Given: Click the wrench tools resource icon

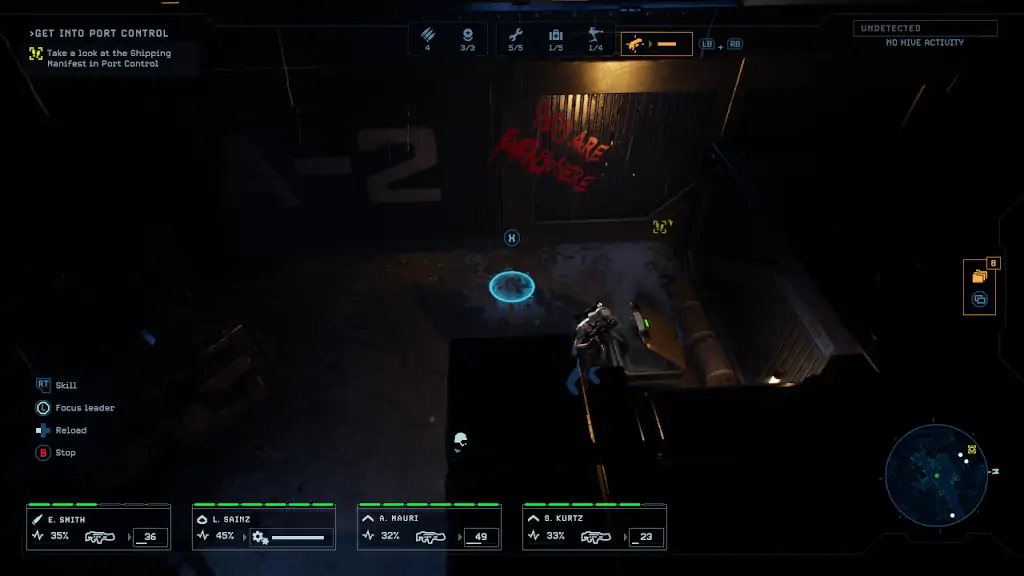Looking at the screenshot, I should tap(515, 36).
